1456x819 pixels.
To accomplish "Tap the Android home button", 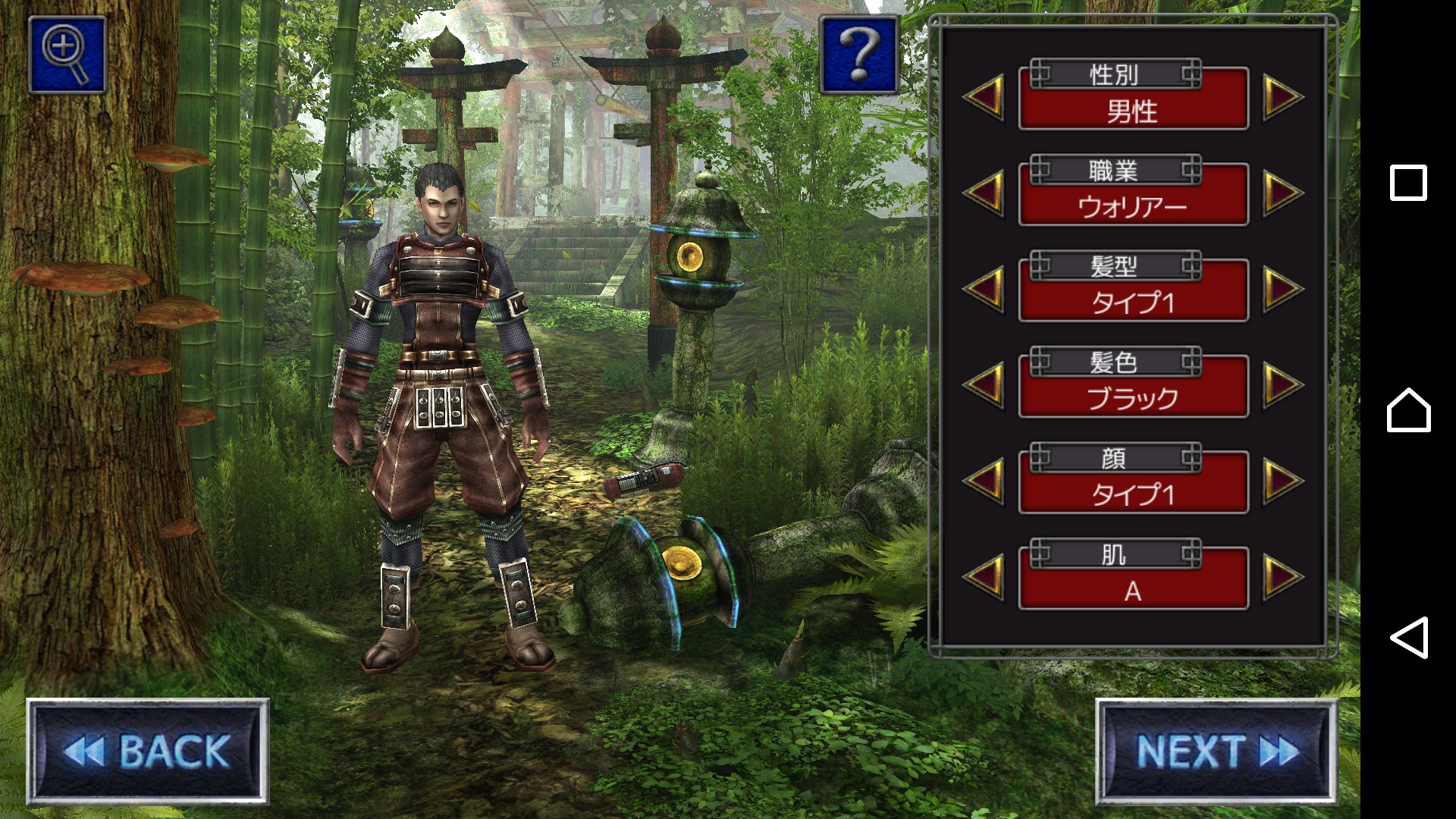I will (1408, 410).
